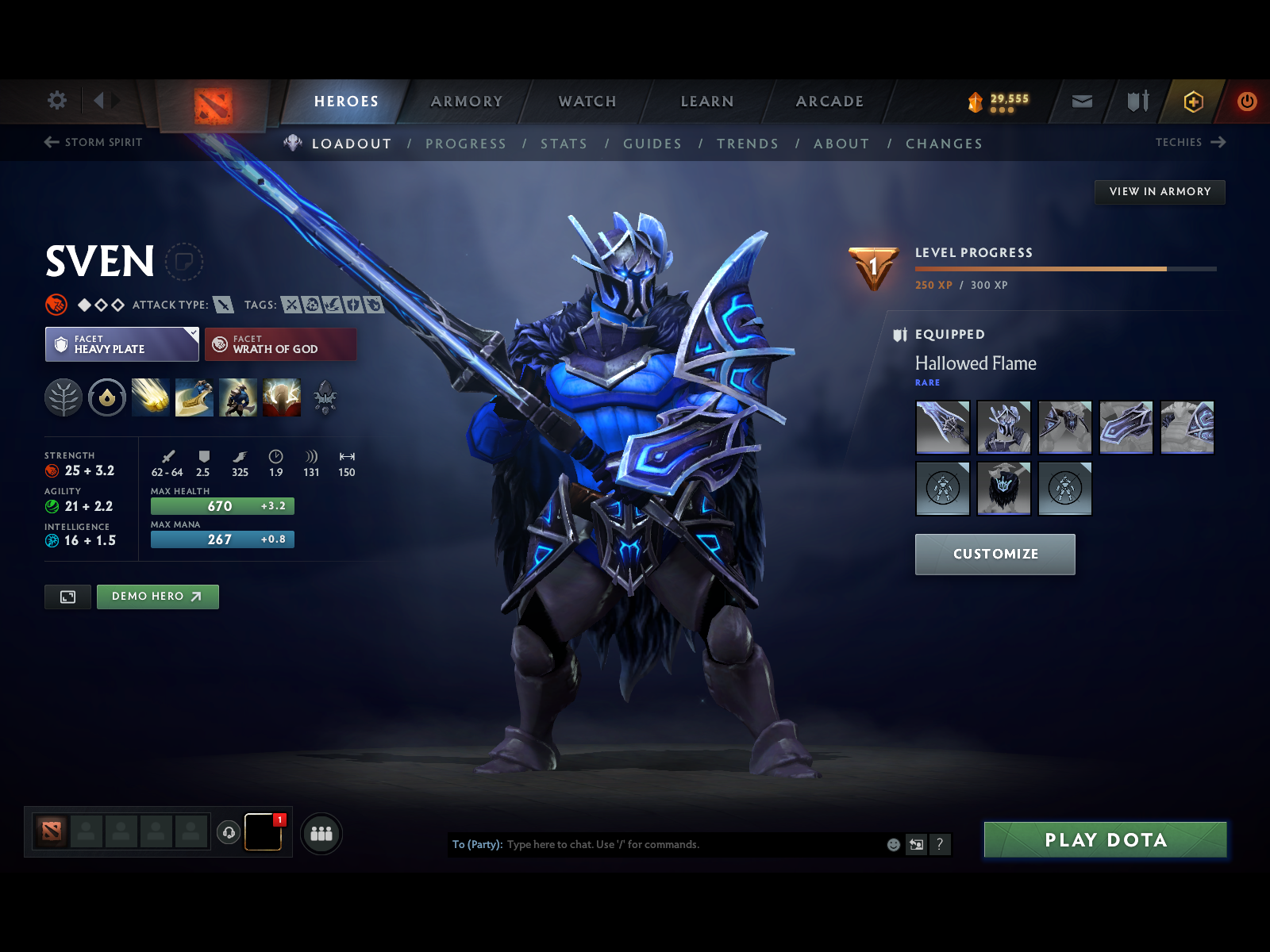
Task: Open the Stats tab for Sven
Action: point(564,144)
